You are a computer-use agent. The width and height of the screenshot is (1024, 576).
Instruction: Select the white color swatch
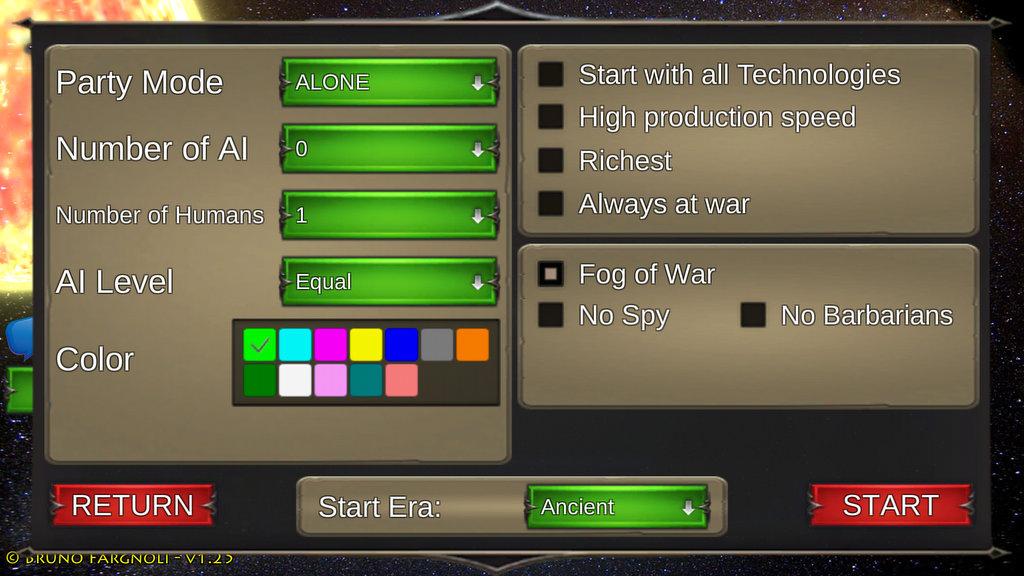(295, 380)
